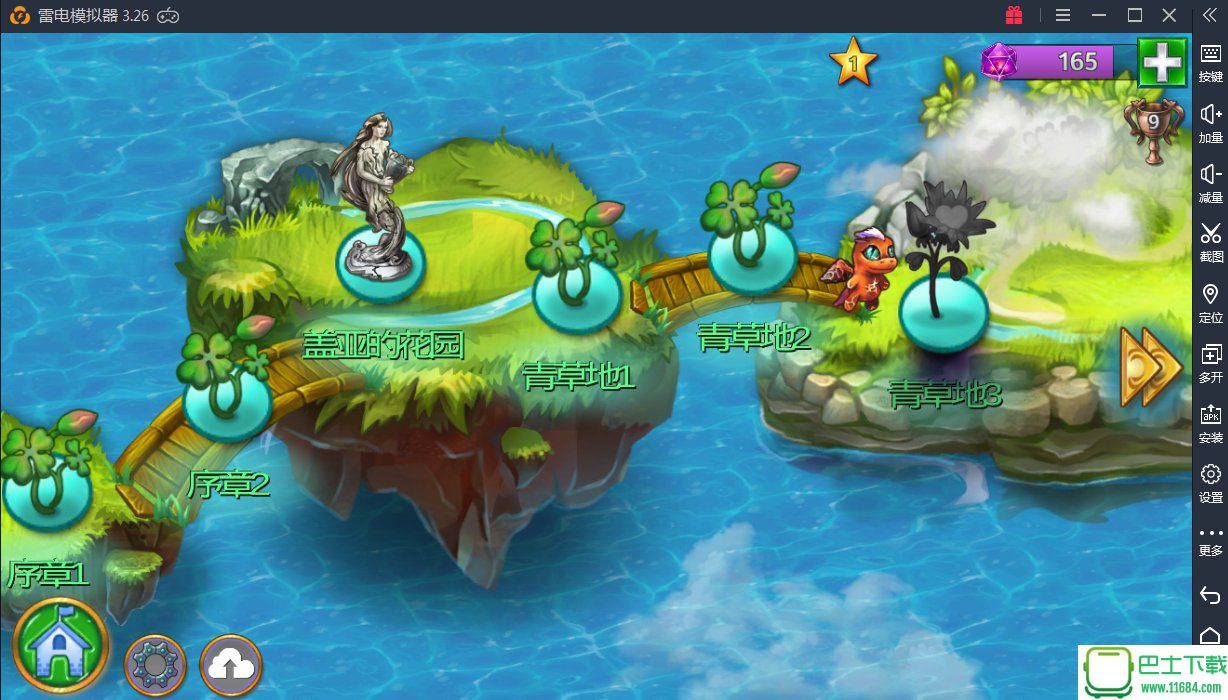
Task: Add gems with the green plus button
Action: (1162, 63)
